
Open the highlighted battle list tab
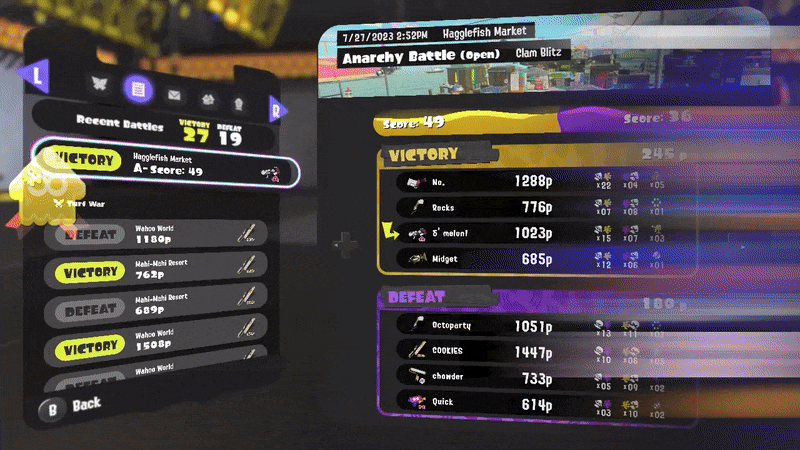click(138, 90)
